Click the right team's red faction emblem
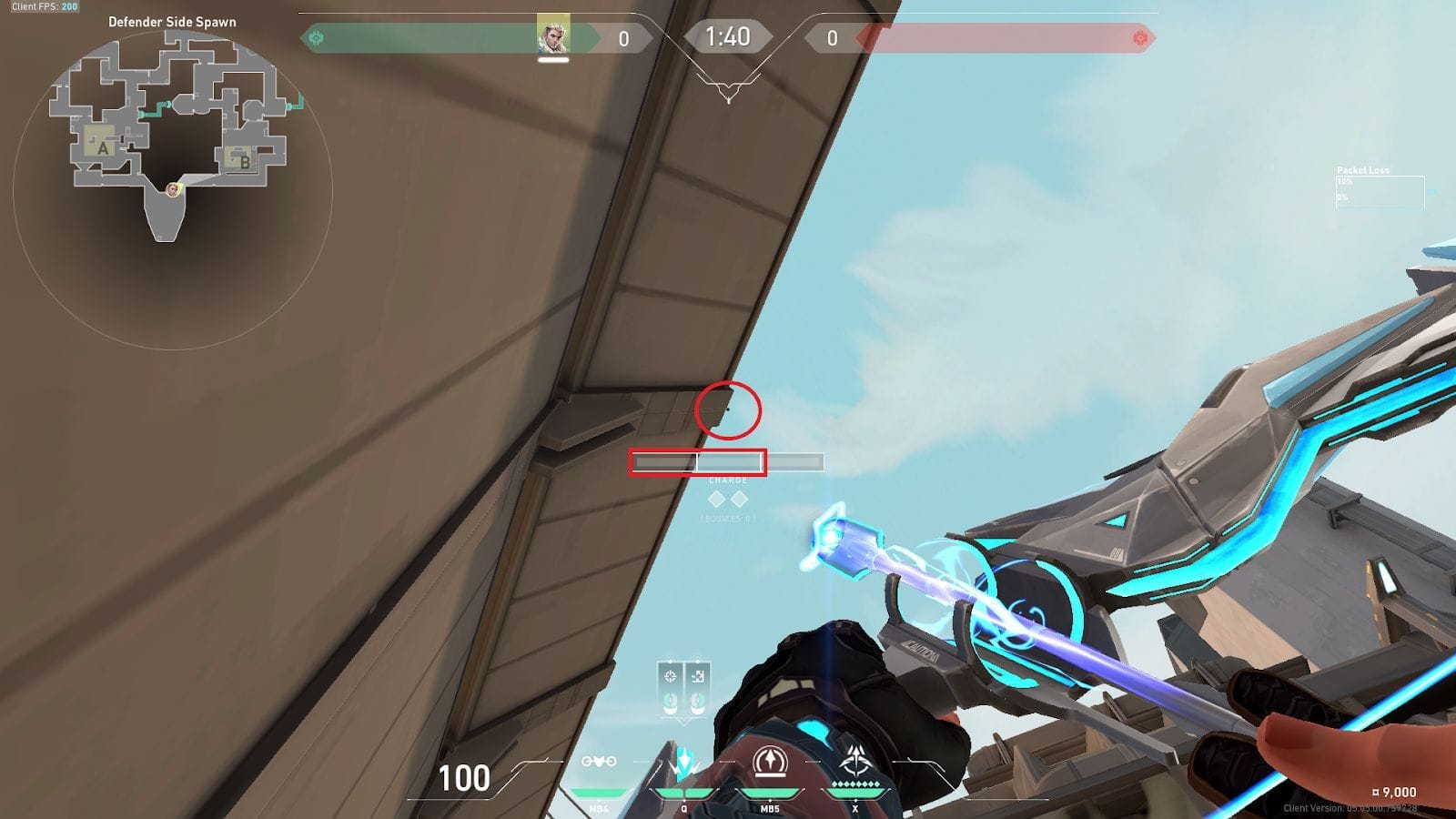Viewport: 1456px width, 819px height. [x=1140, y=38]
